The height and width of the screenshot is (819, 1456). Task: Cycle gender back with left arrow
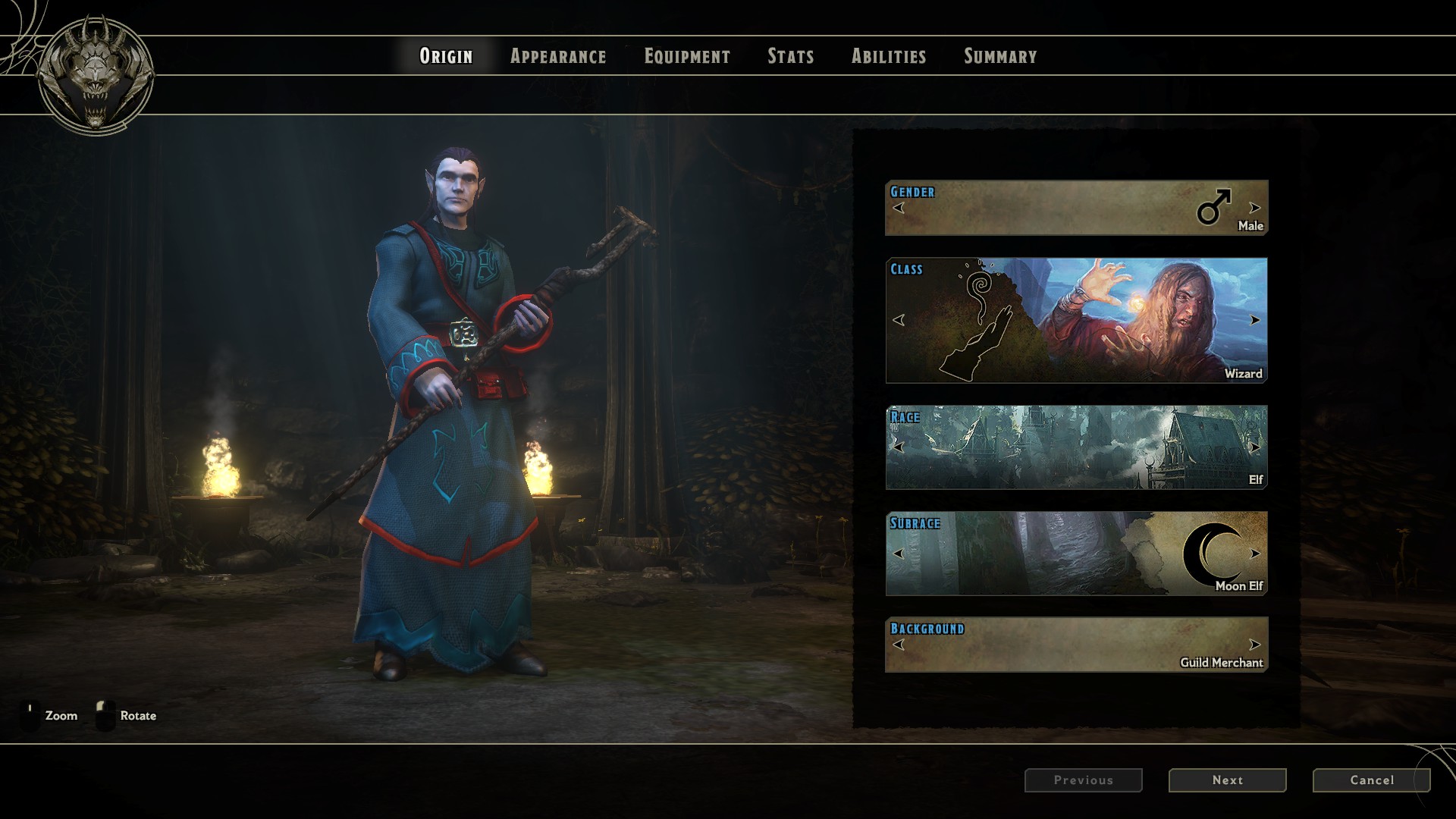[x=899, y=208]
